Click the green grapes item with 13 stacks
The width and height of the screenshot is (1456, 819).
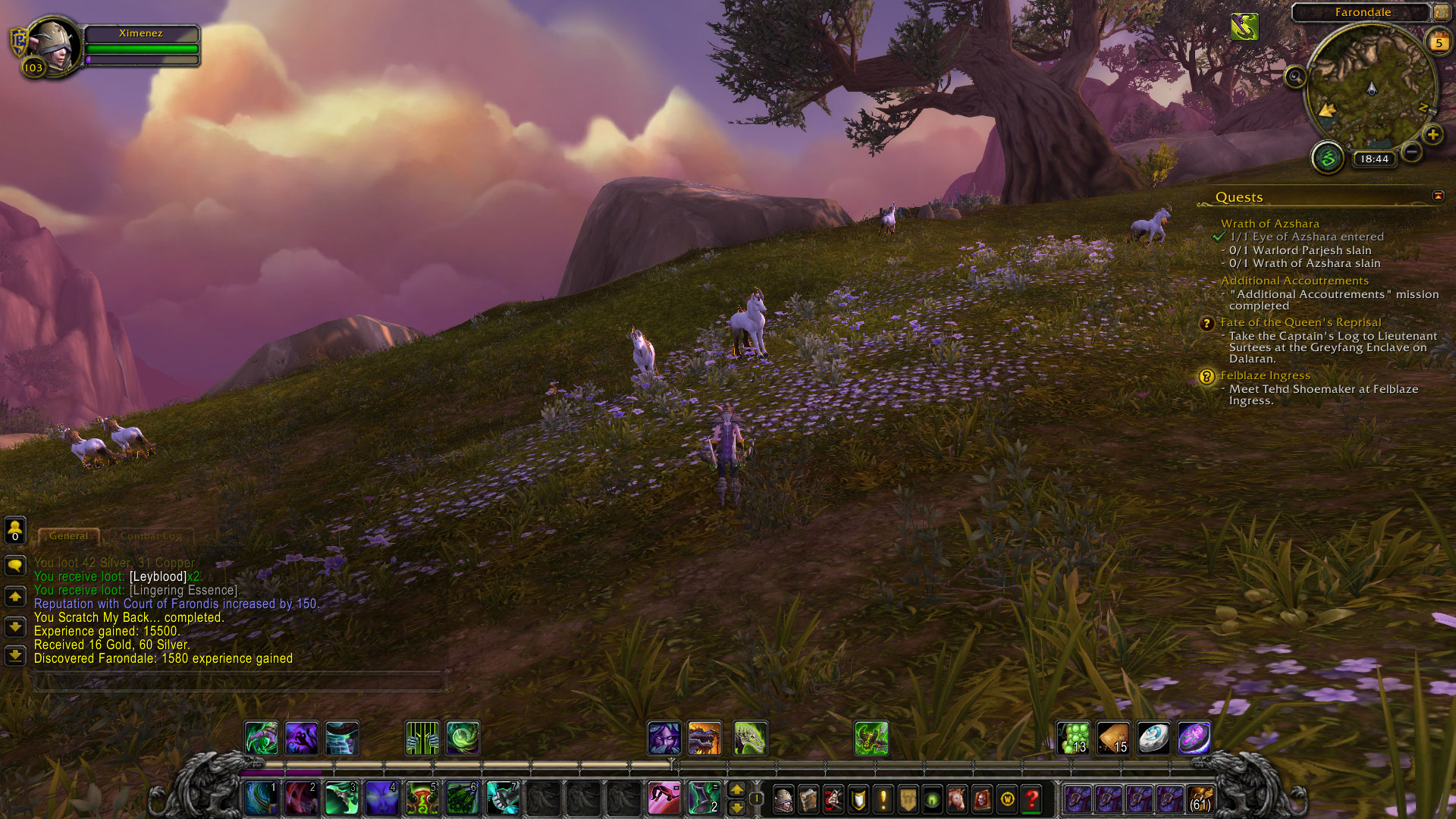[x=1074, y=738]
